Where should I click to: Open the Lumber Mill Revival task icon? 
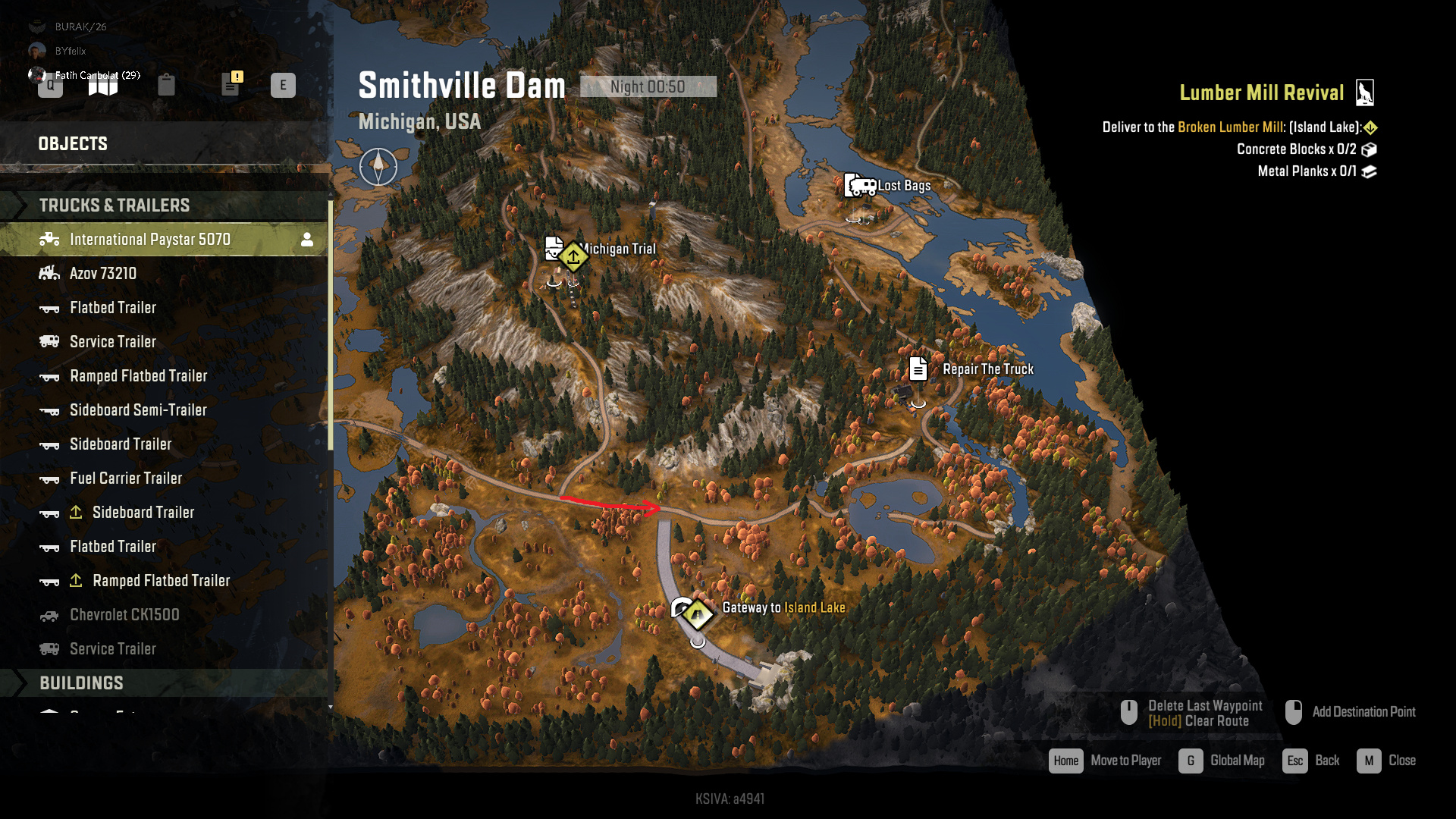(x=1367, y=92)
